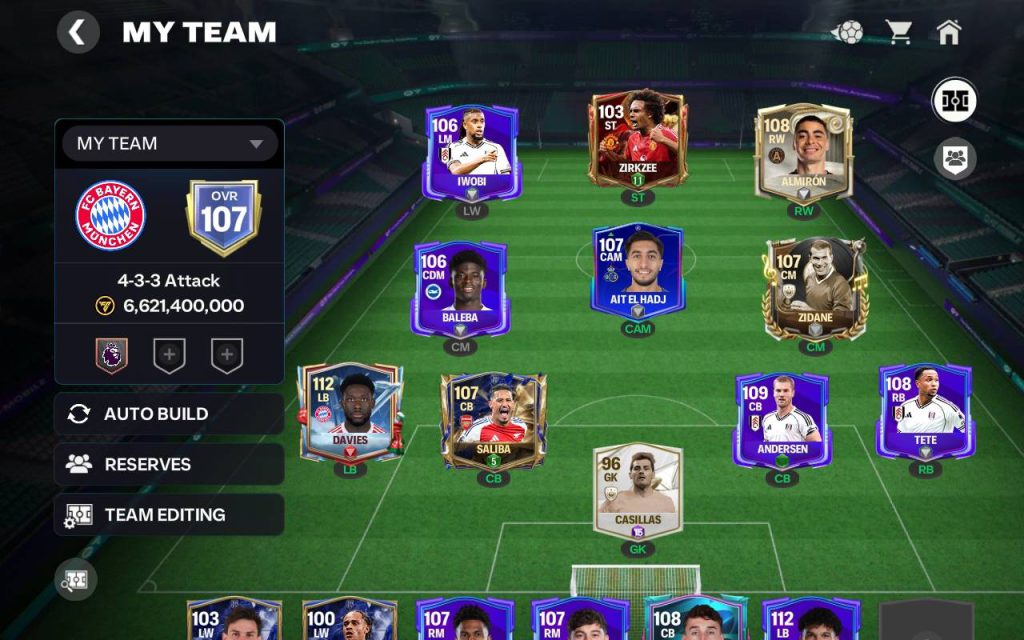Go back using the arrow button
This screenshot has height=640, width=1024.
pyautogui.click(x=77, y=32)
